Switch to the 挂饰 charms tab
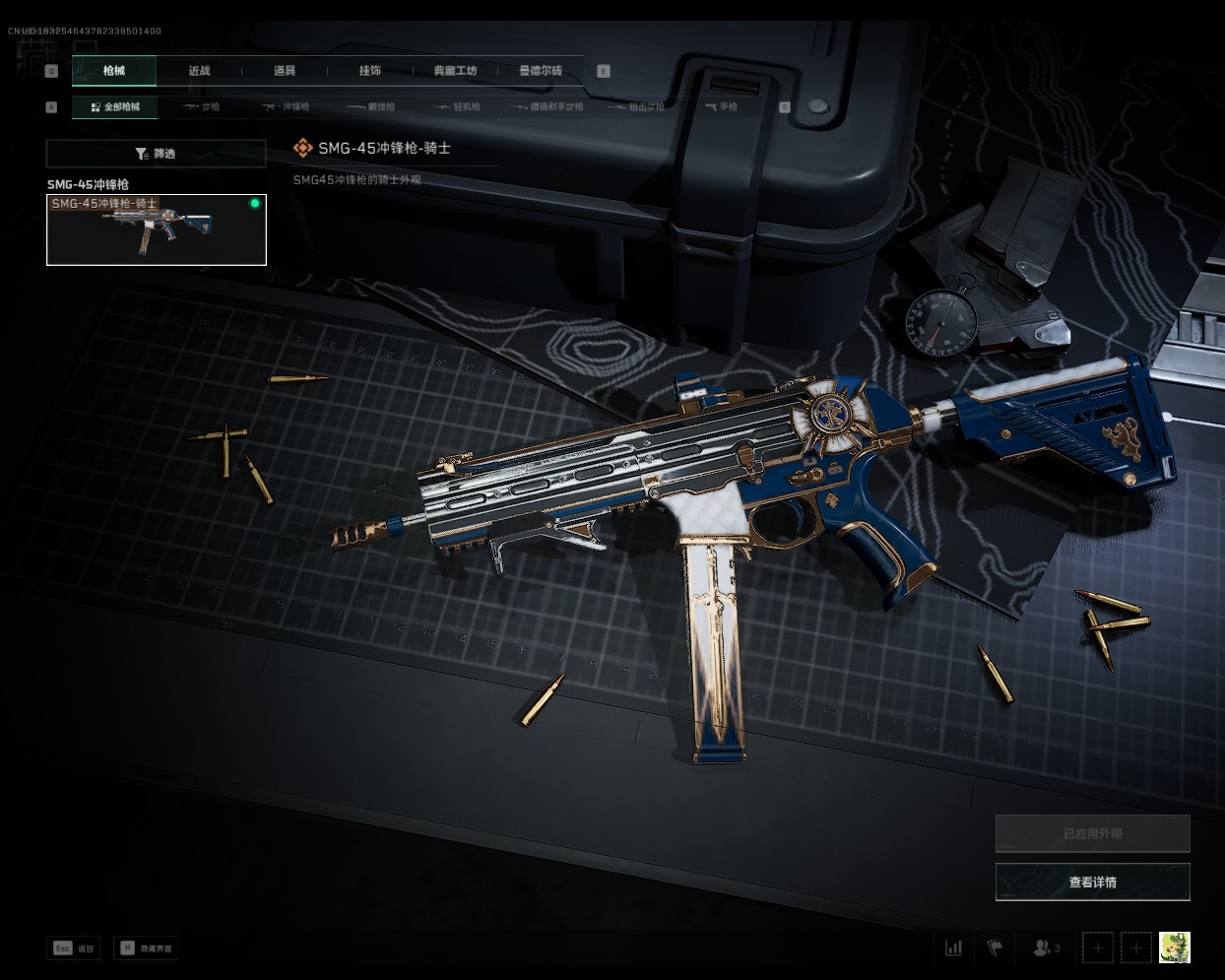The image size is (1225, 980). point(369,71)
